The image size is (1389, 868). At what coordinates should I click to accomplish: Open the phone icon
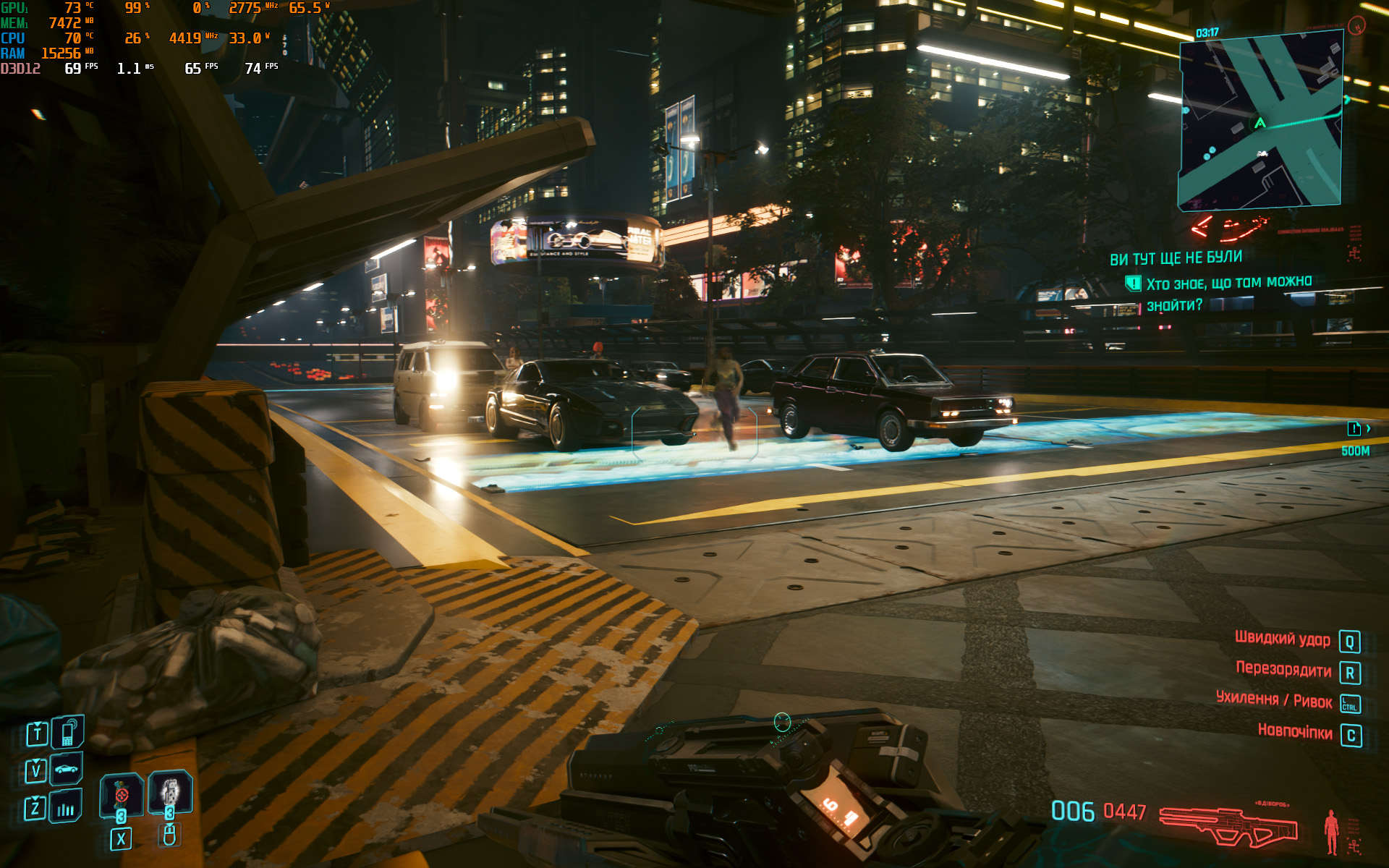tap(67, 733)
